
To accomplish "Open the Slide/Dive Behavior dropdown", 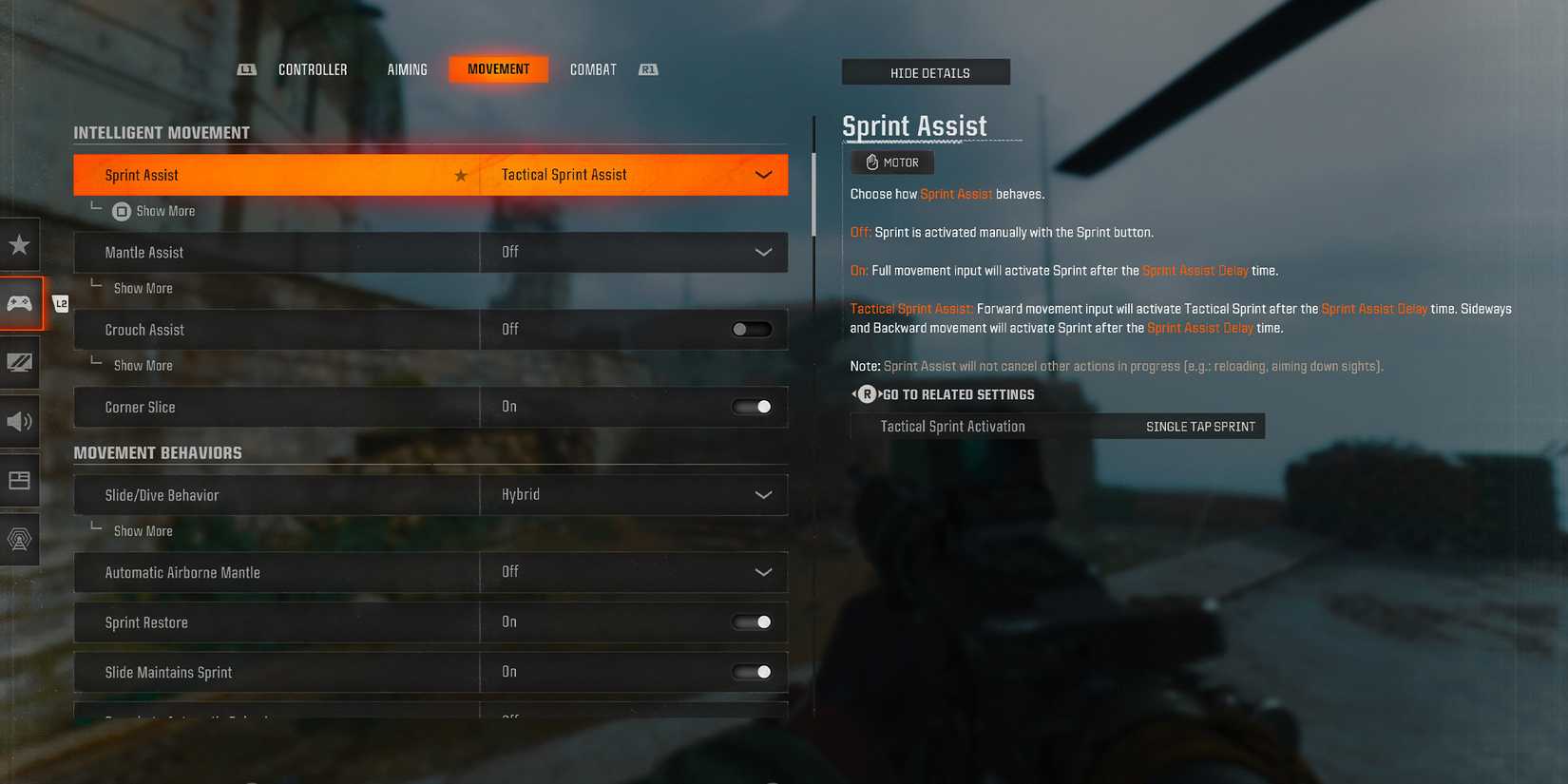I will (x=761, y=494).
